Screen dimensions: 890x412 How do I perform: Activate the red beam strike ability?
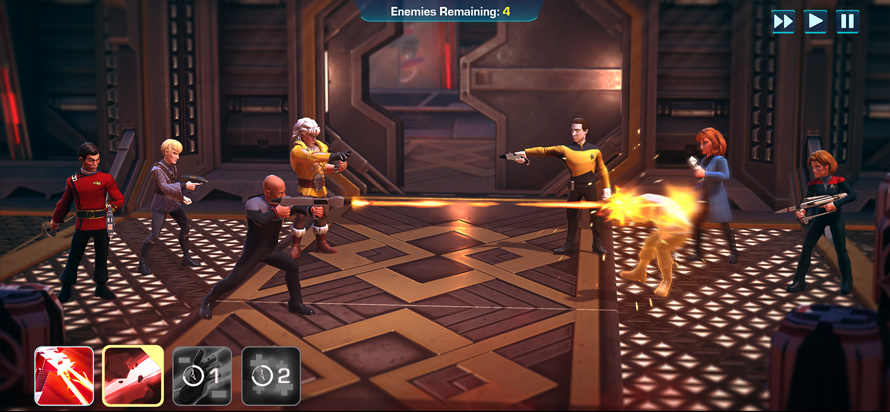point(64,376)
